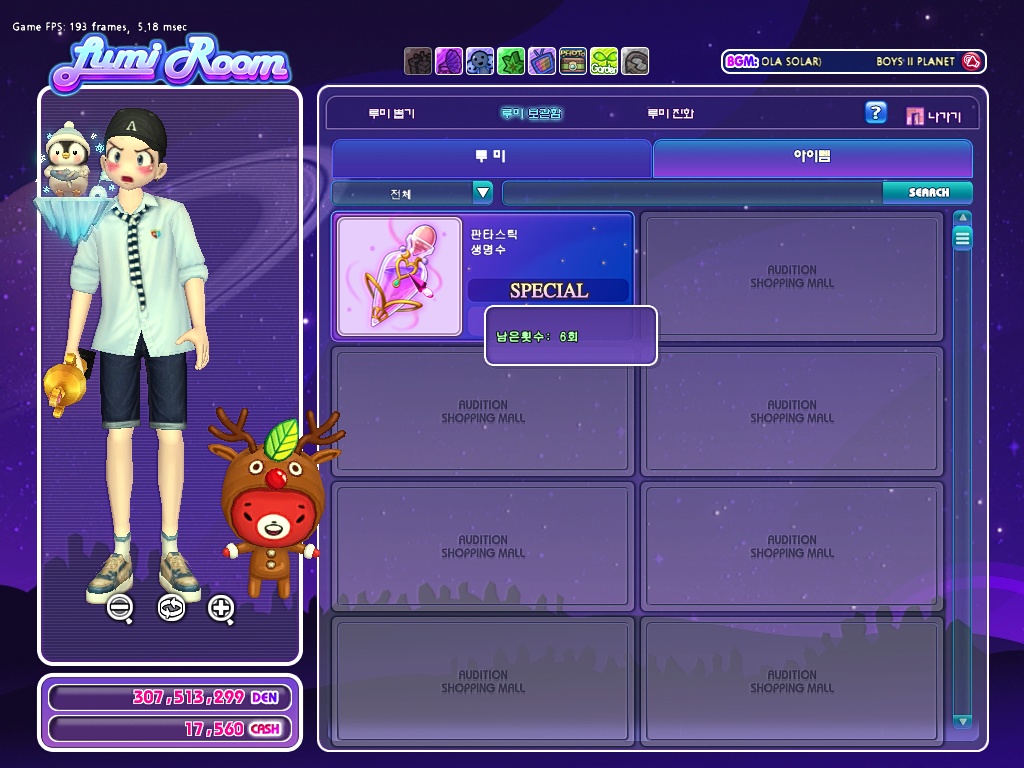
Task: Click the red BGM button
Action: (969, 62)
